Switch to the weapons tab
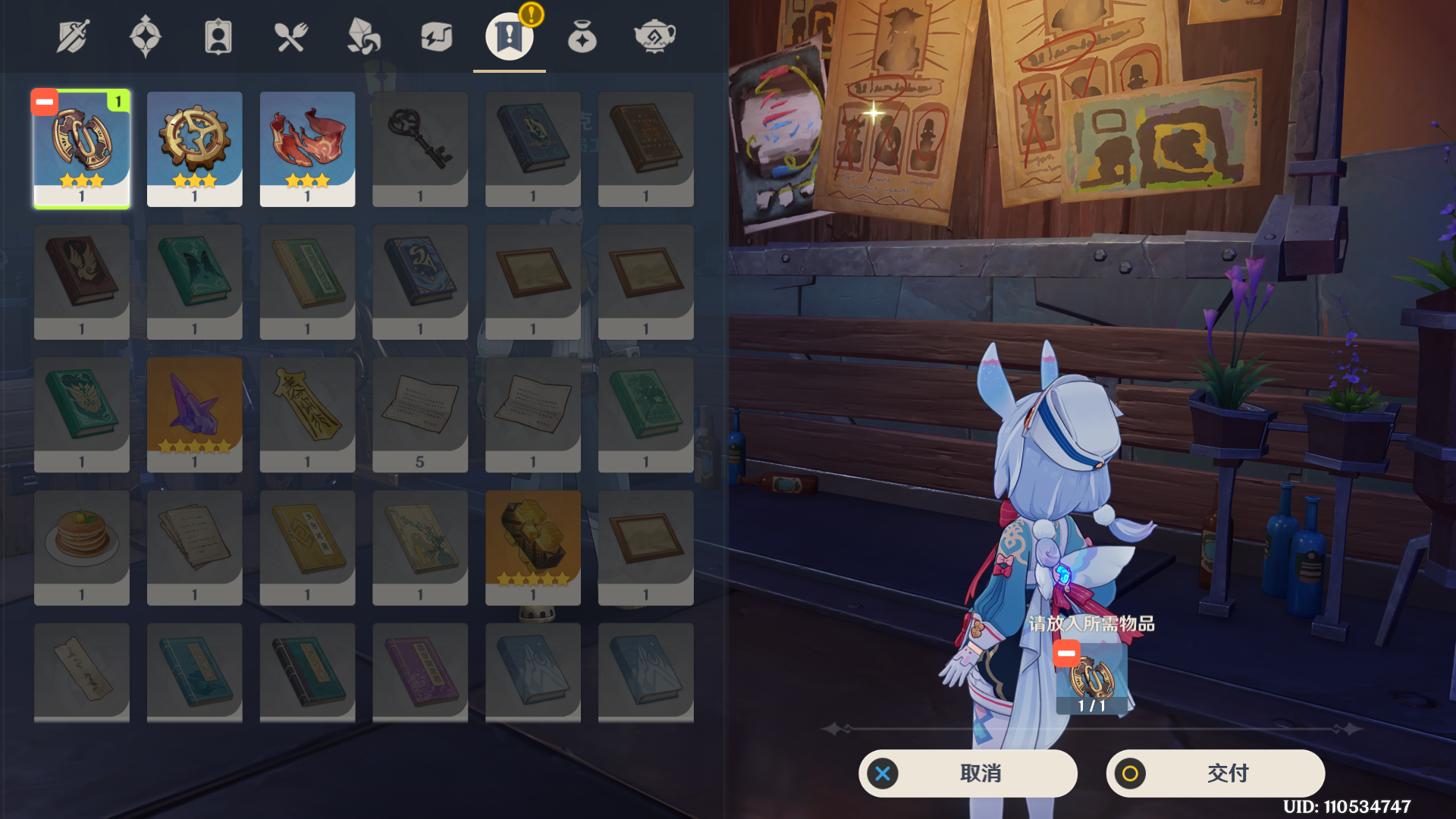The height and width of the screenshot is (819, 1456). (73, 36)
